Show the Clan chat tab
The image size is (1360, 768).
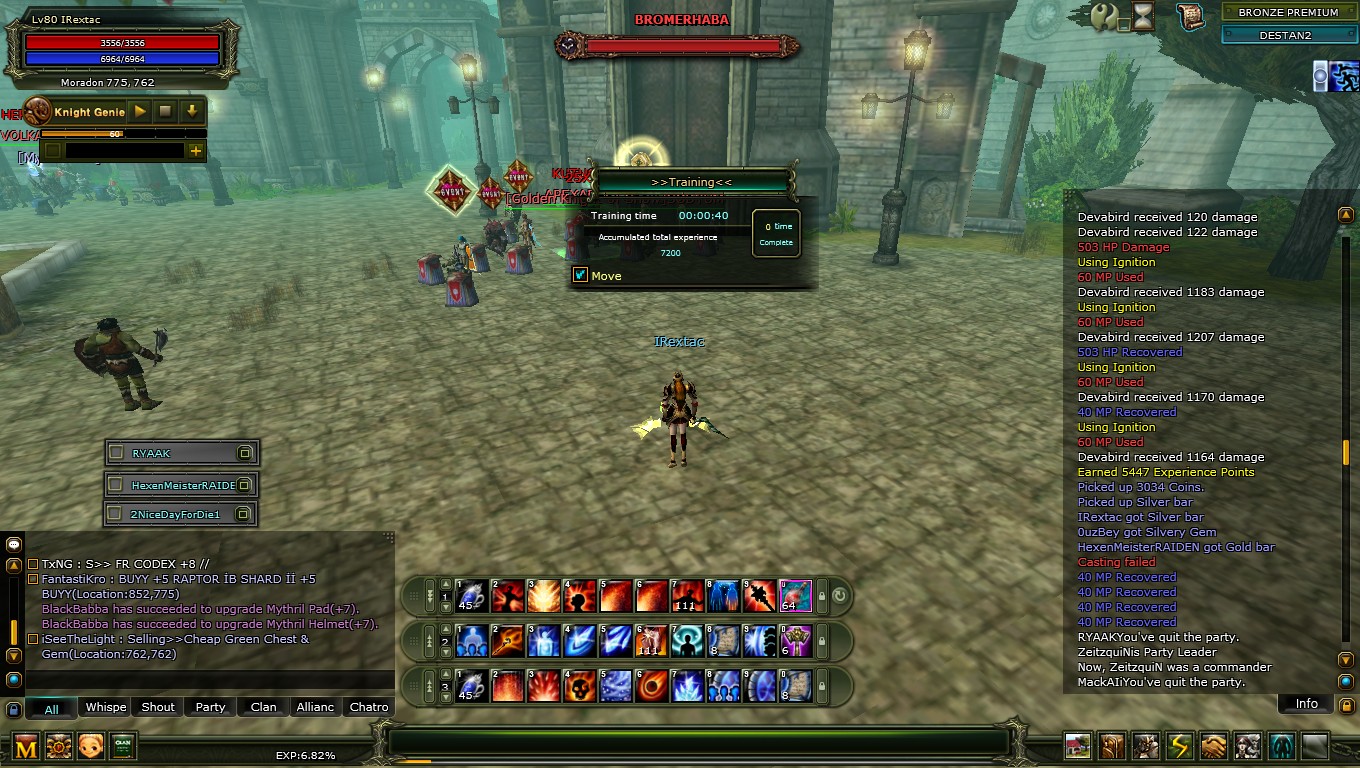263,707
